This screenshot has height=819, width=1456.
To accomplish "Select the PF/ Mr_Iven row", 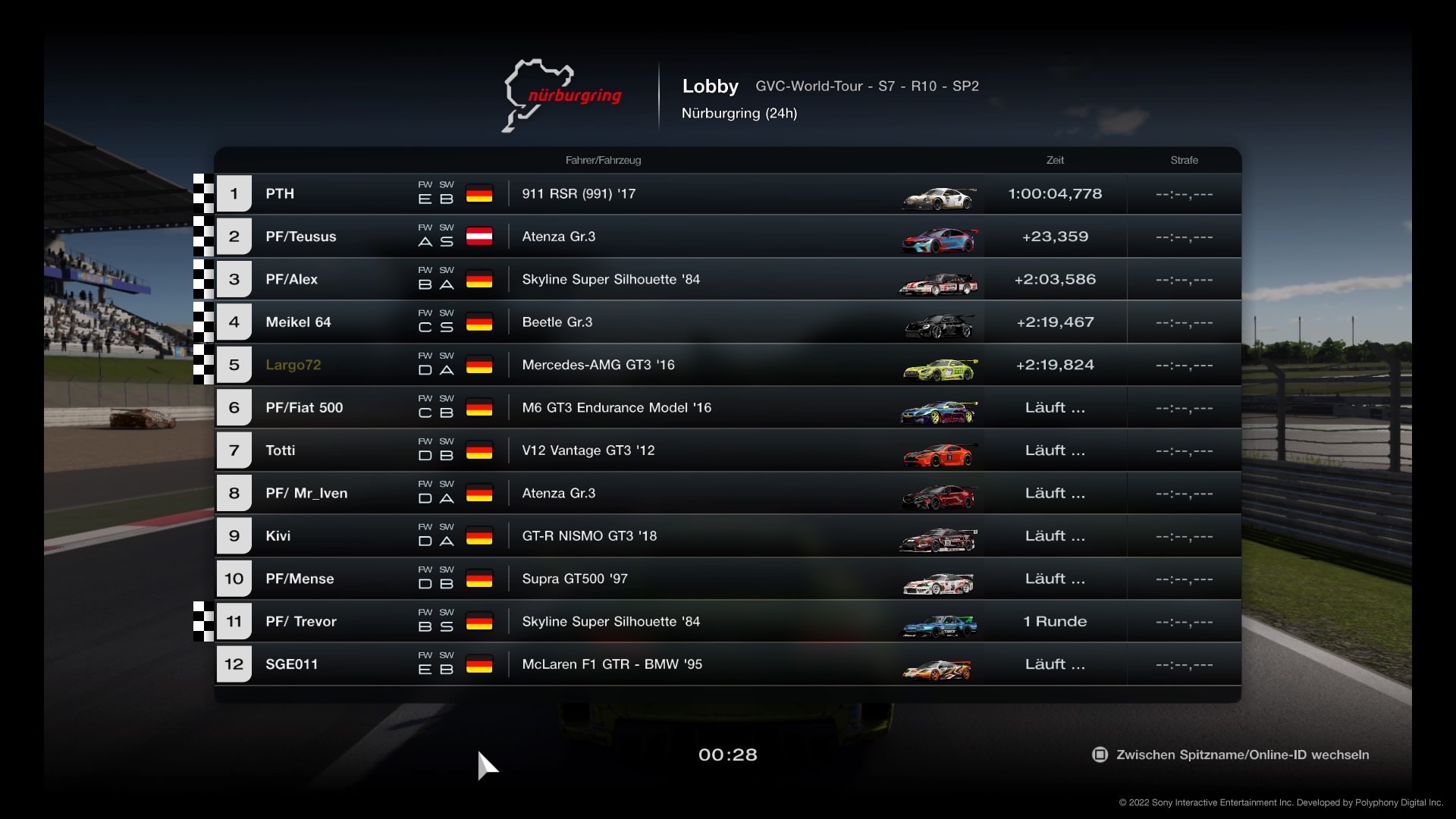I will 728,494.
